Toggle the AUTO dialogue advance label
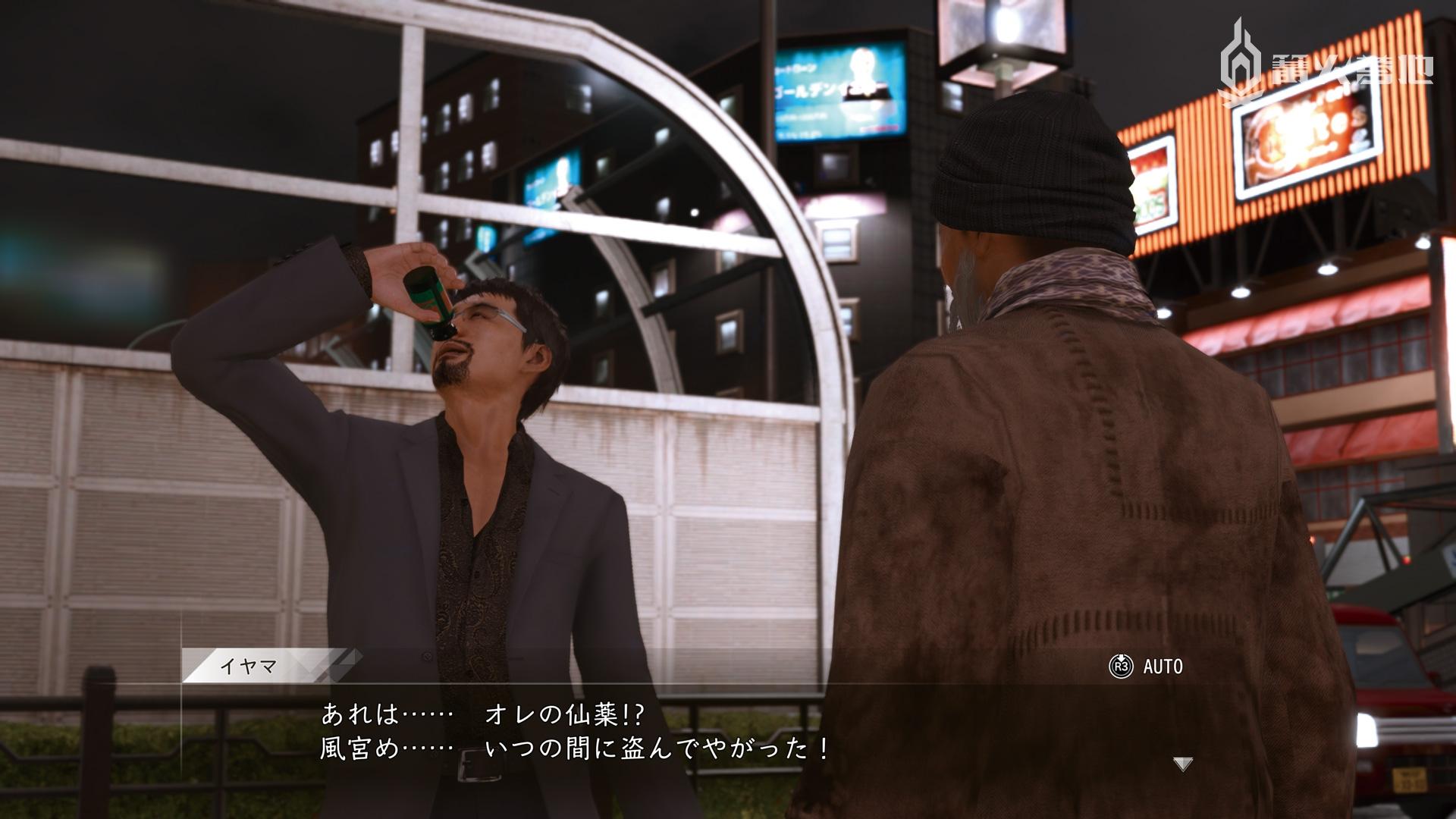 (1162, 667)
